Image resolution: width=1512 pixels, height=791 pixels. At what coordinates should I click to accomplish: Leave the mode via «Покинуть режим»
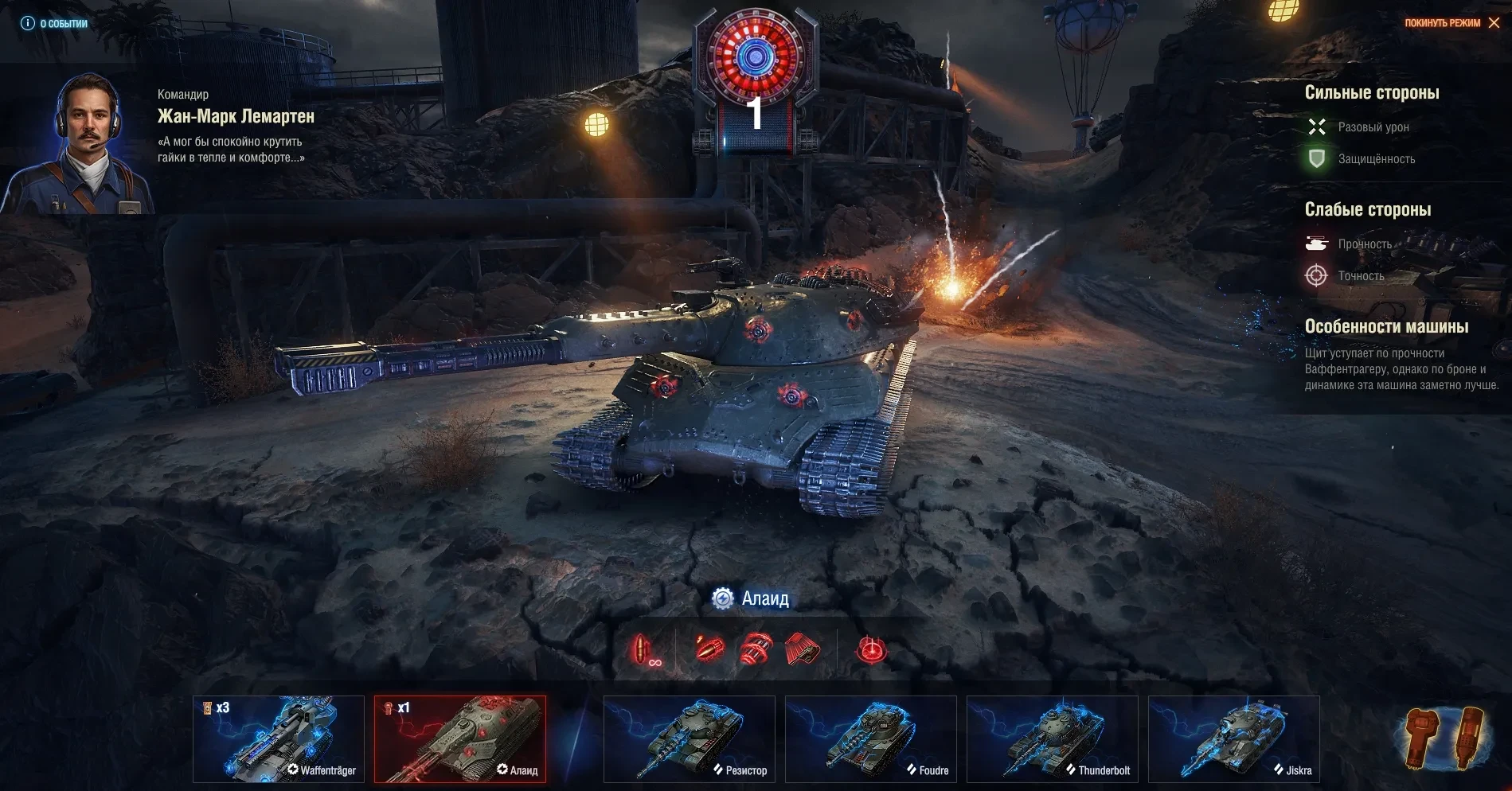click(1451, 23)
